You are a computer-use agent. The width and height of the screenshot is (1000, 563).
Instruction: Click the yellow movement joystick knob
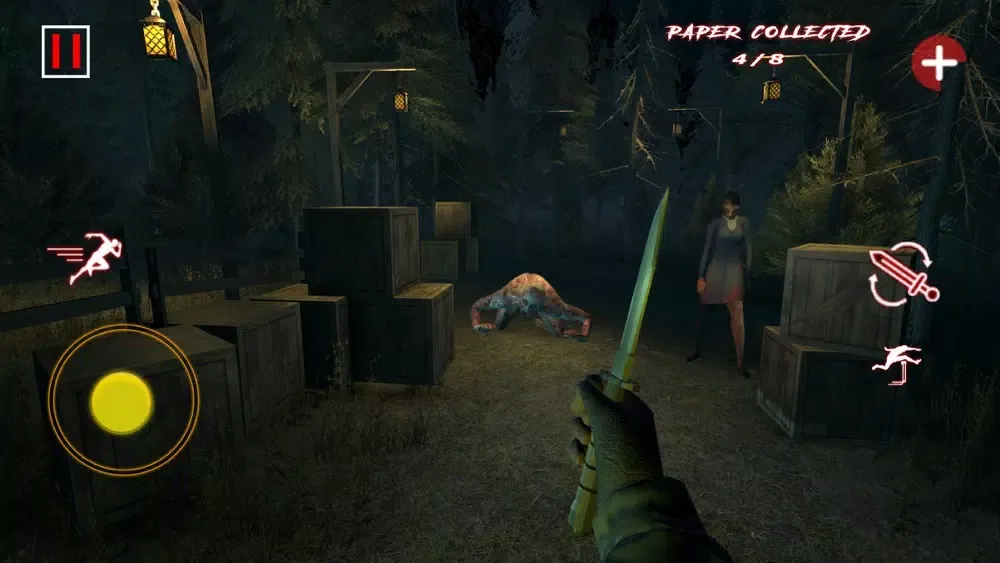tap(122, 402)
